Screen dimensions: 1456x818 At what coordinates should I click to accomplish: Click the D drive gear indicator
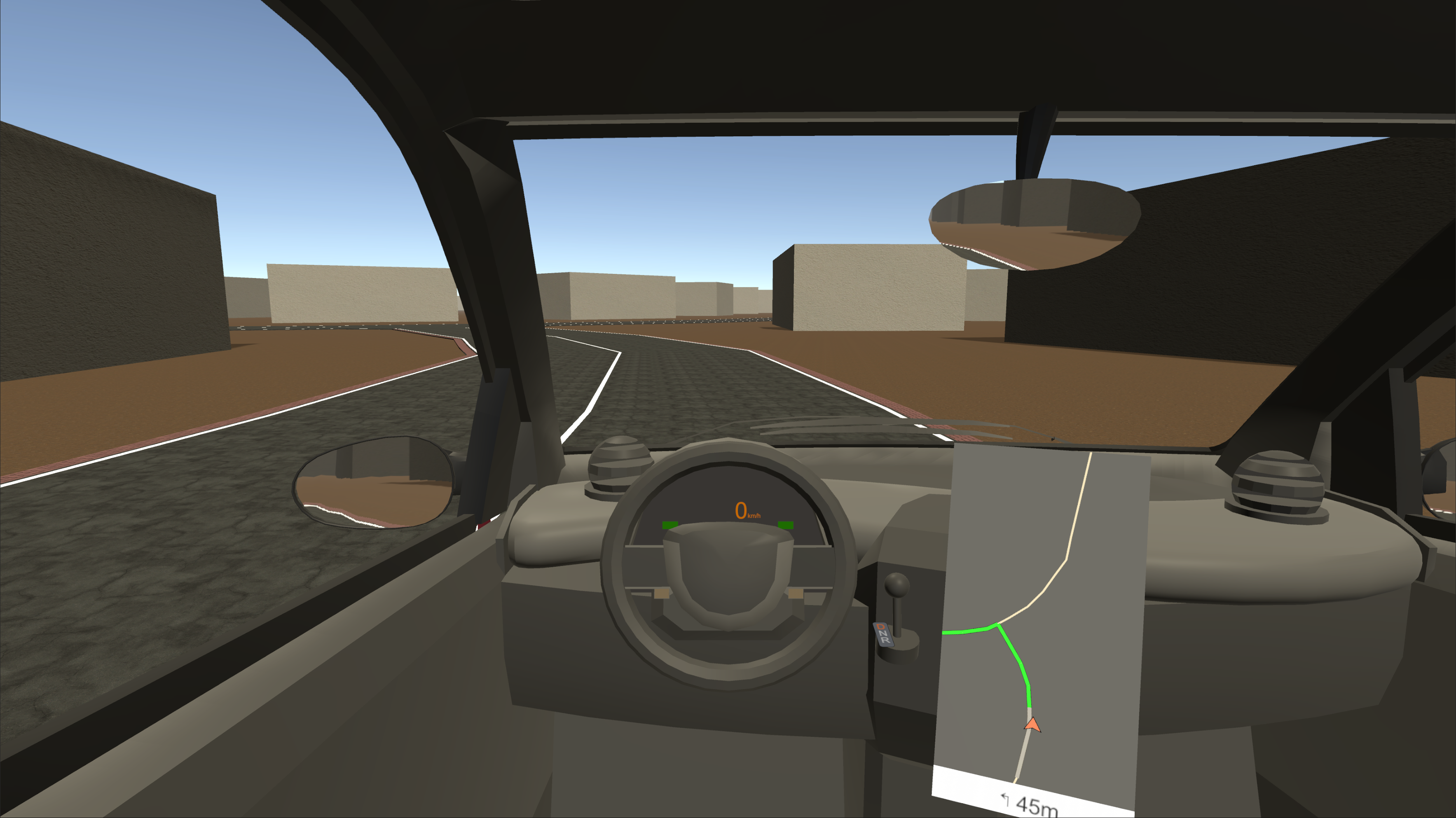point(881,626)
